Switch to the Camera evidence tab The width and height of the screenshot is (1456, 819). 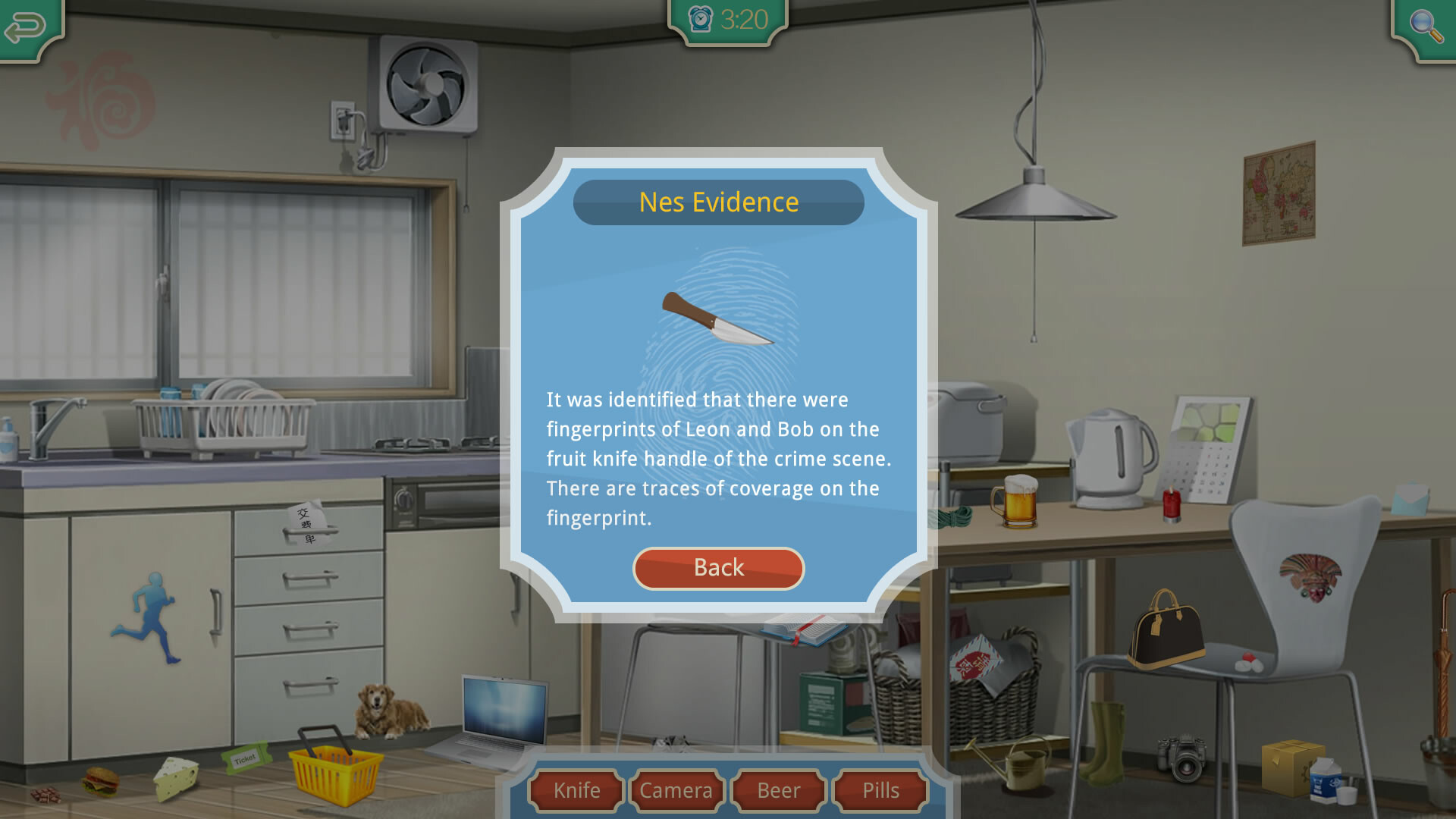(676, 790)
